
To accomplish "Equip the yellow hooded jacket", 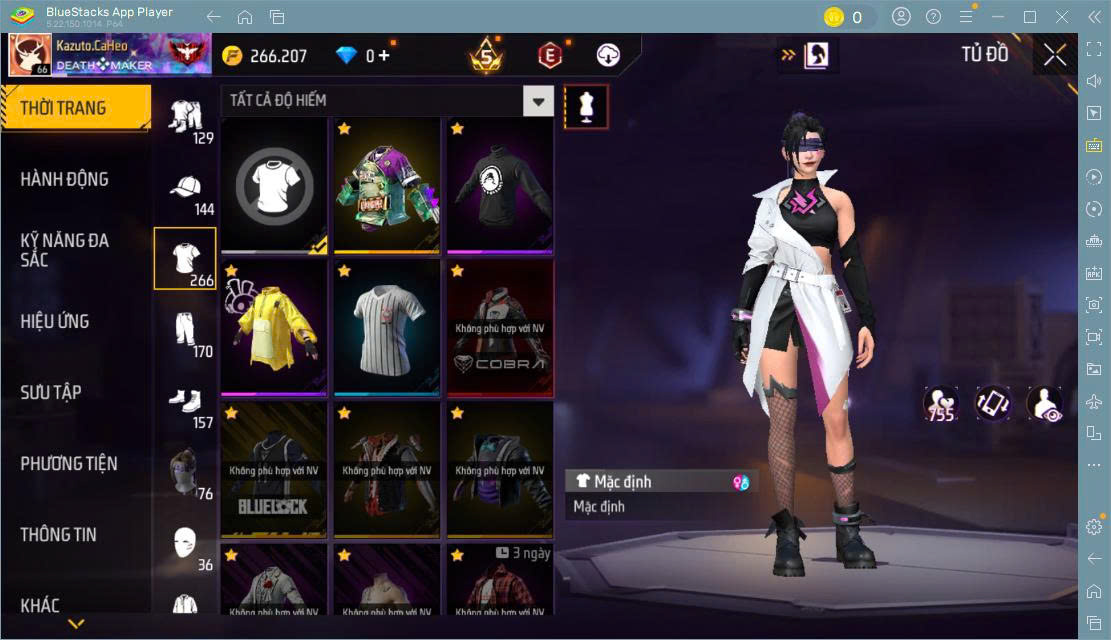I will pyautogui.click(x=274, y=327).
